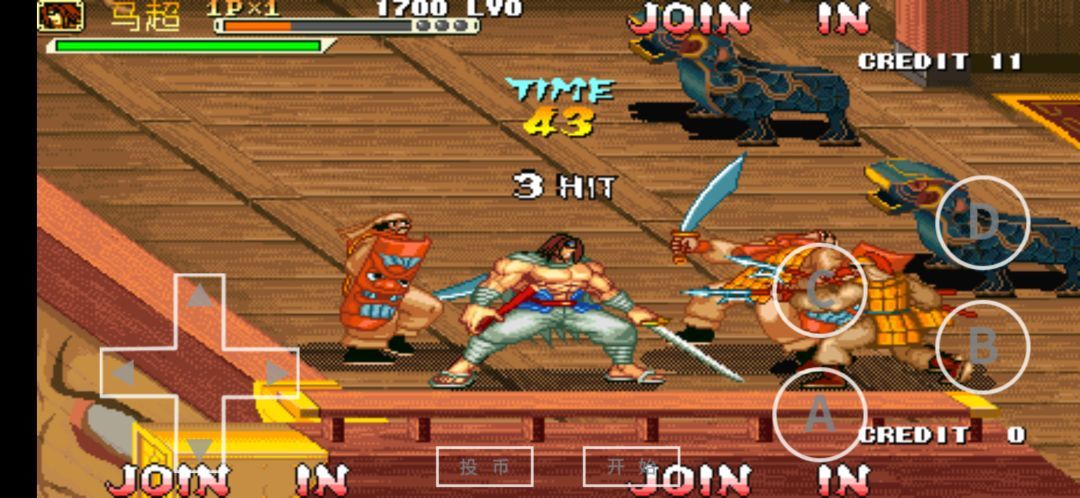The image size is (1080, 498).
Task: Tap the B action button
Action: pos(982,347)
